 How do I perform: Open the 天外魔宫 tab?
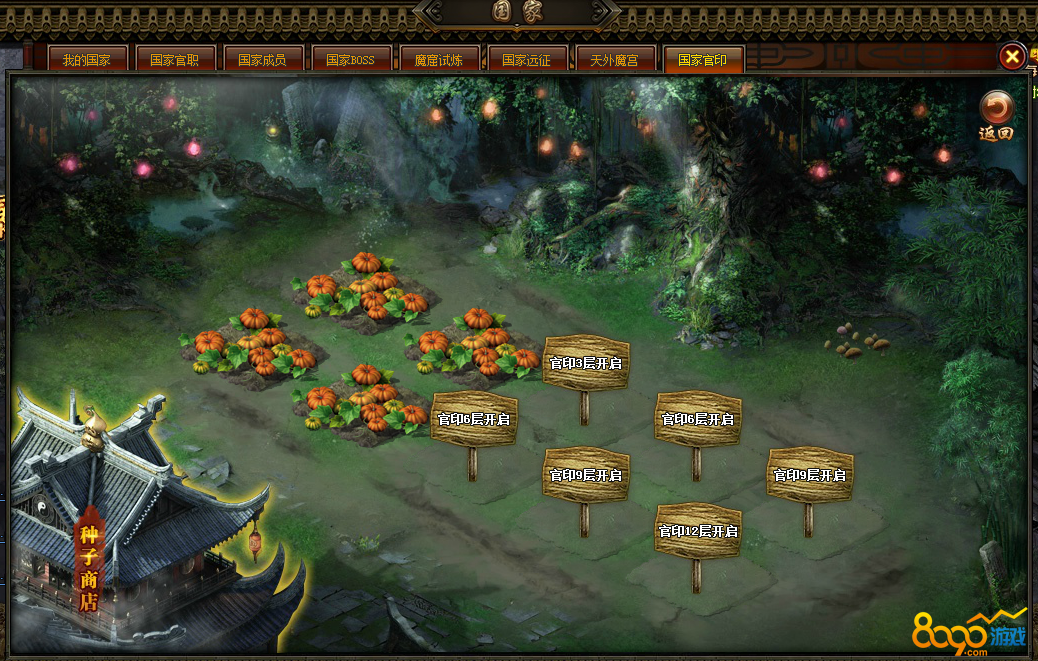pos(615,60)
